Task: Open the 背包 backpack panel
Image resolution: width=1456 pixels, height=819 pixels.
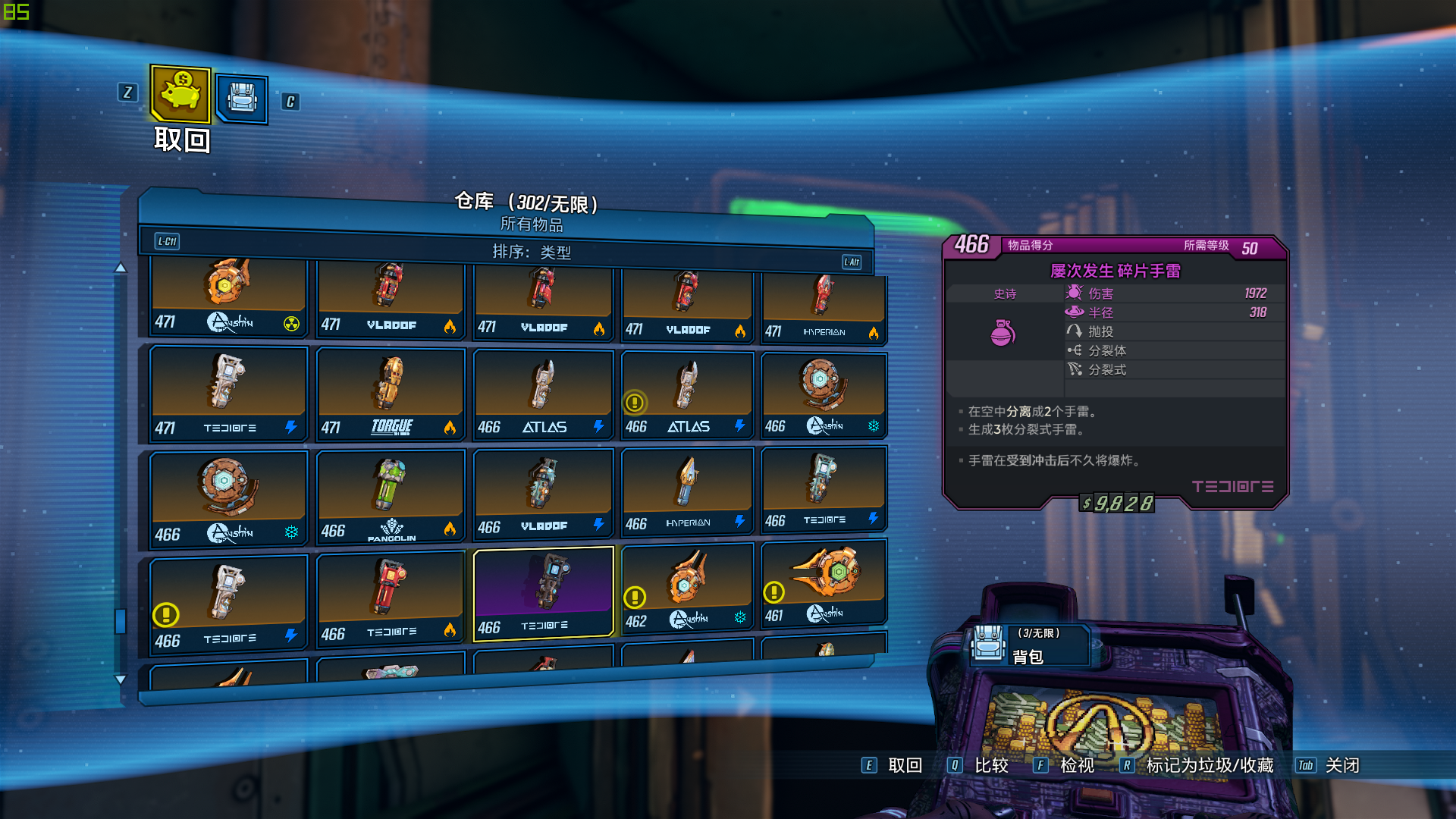Action: coord(1029,646)
